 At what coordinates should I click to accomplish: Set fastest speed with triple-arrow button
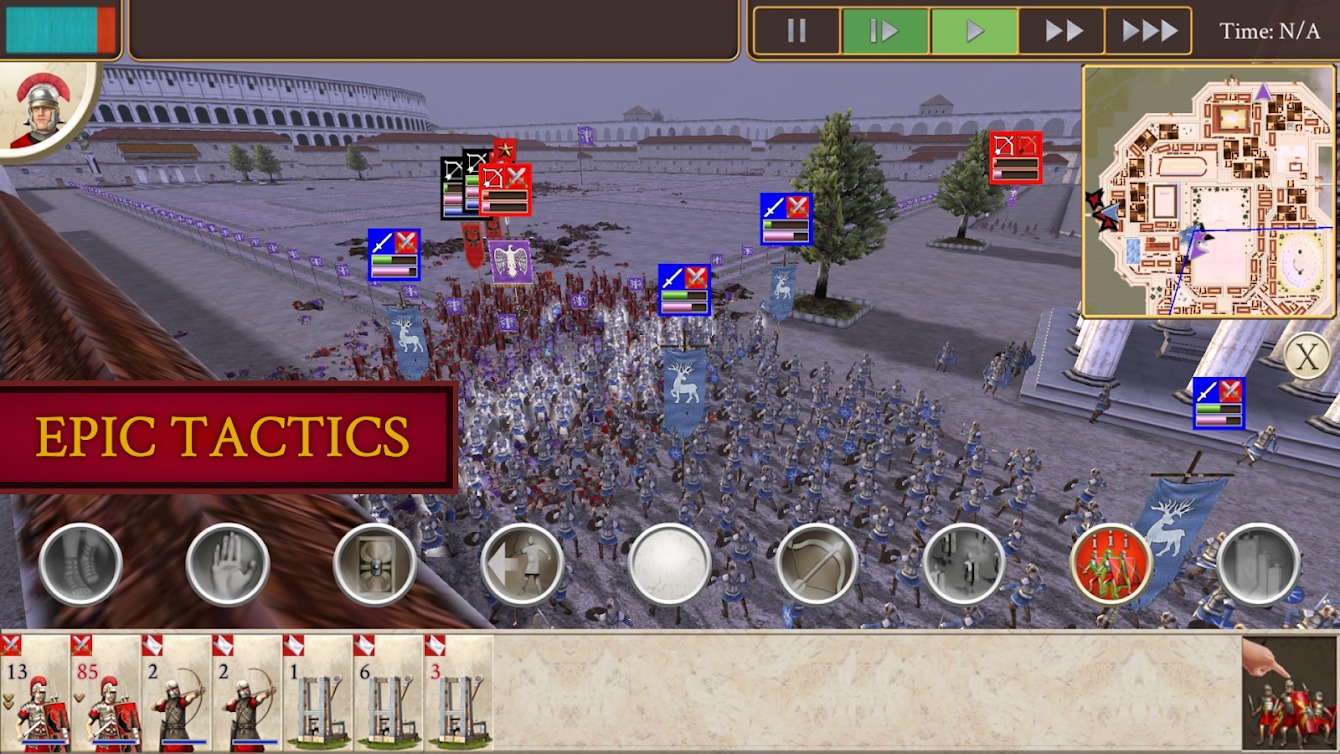1150,29
